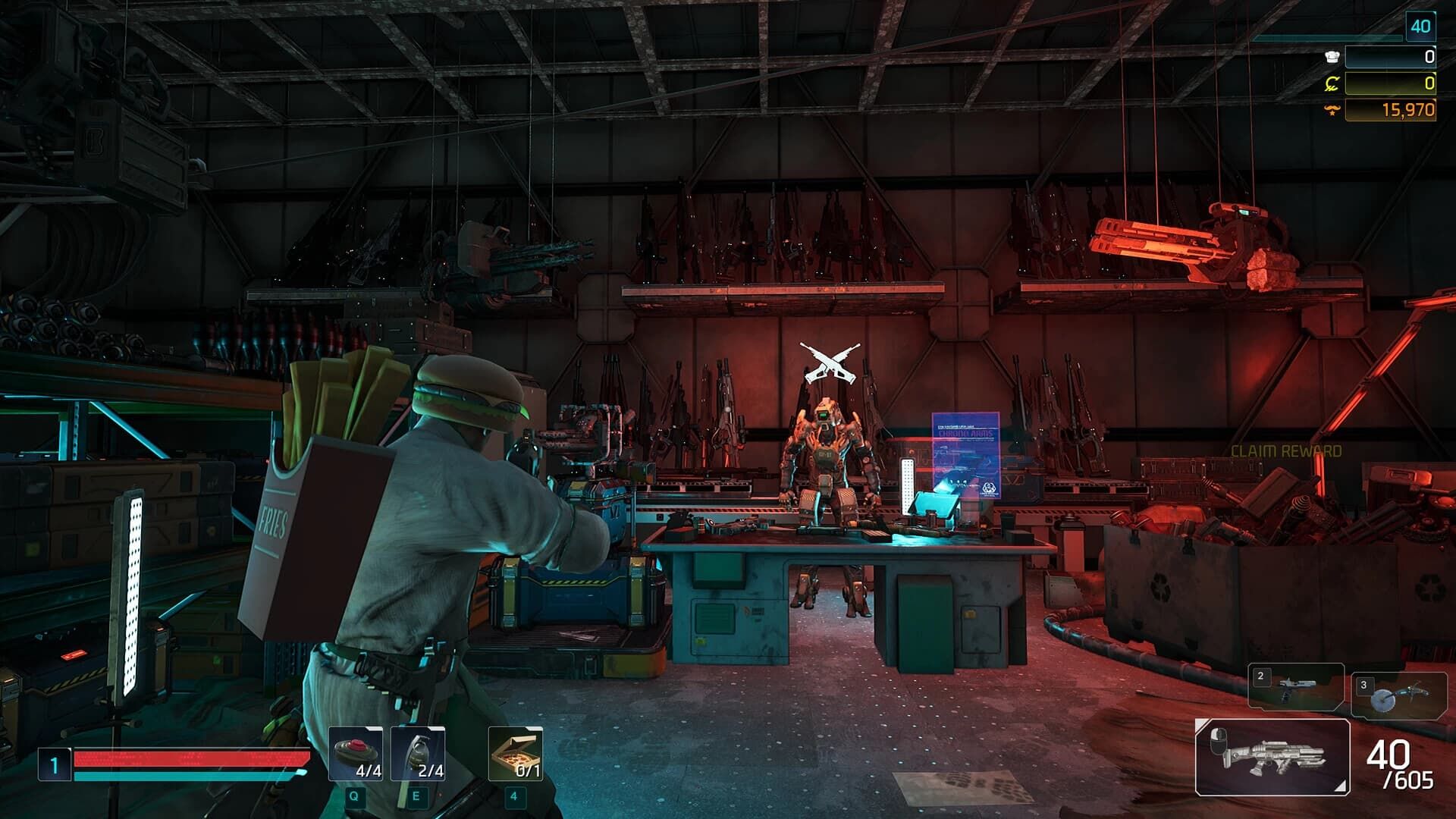The height and width of the screenshot is (819, 1456).
Task: Click the crossed guns vendor marker
Action: 830,362
